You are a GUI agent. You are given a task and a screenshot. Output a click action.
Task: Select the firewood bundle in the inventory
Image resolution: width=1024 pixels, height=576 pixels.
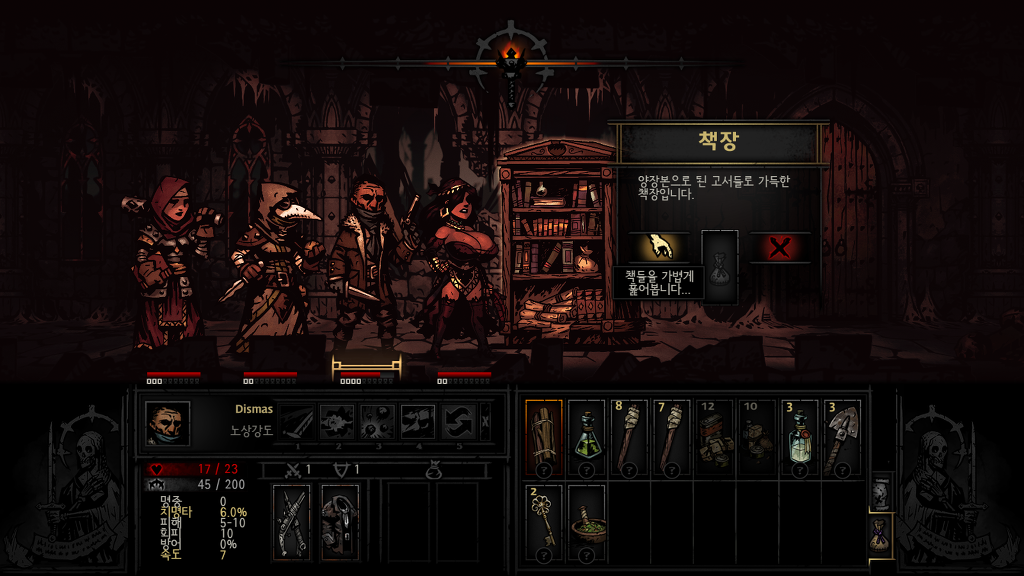tap(544, 438)
